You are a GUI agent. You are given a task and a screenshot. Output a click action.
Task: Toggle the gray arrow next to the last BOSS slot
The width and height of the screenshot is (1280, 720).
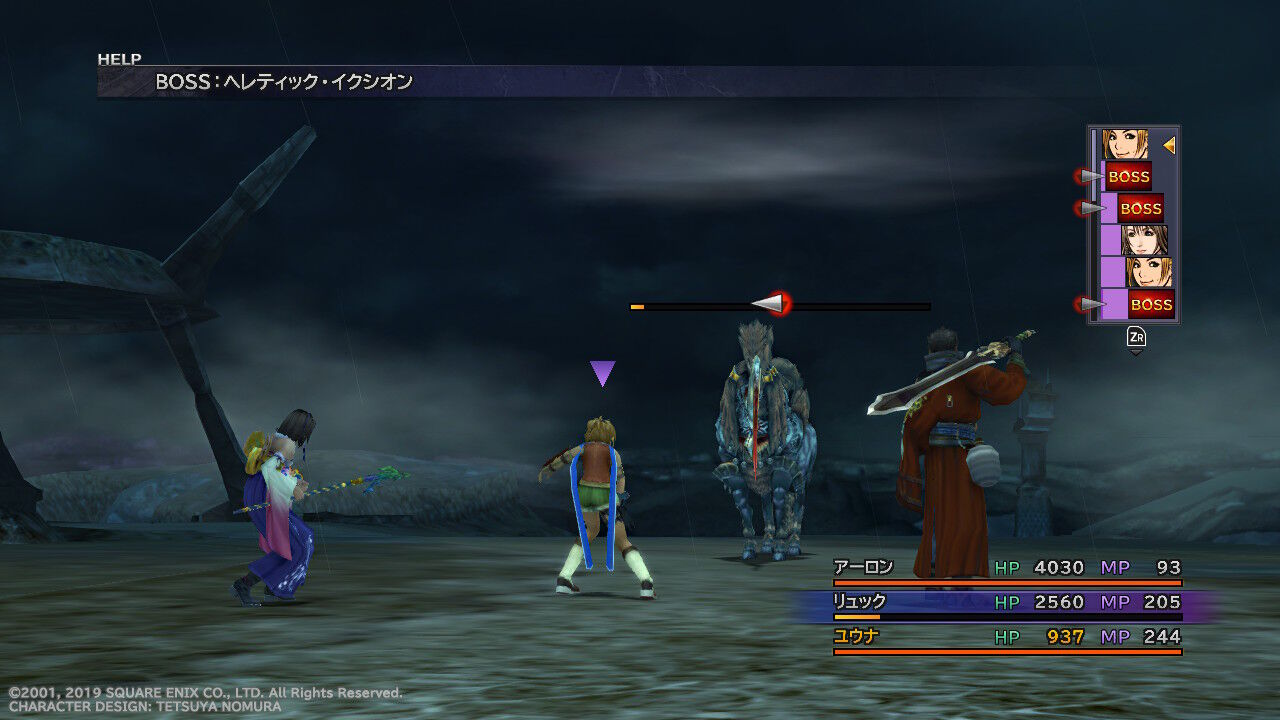pyautogui.click(x=1089, y=301)
